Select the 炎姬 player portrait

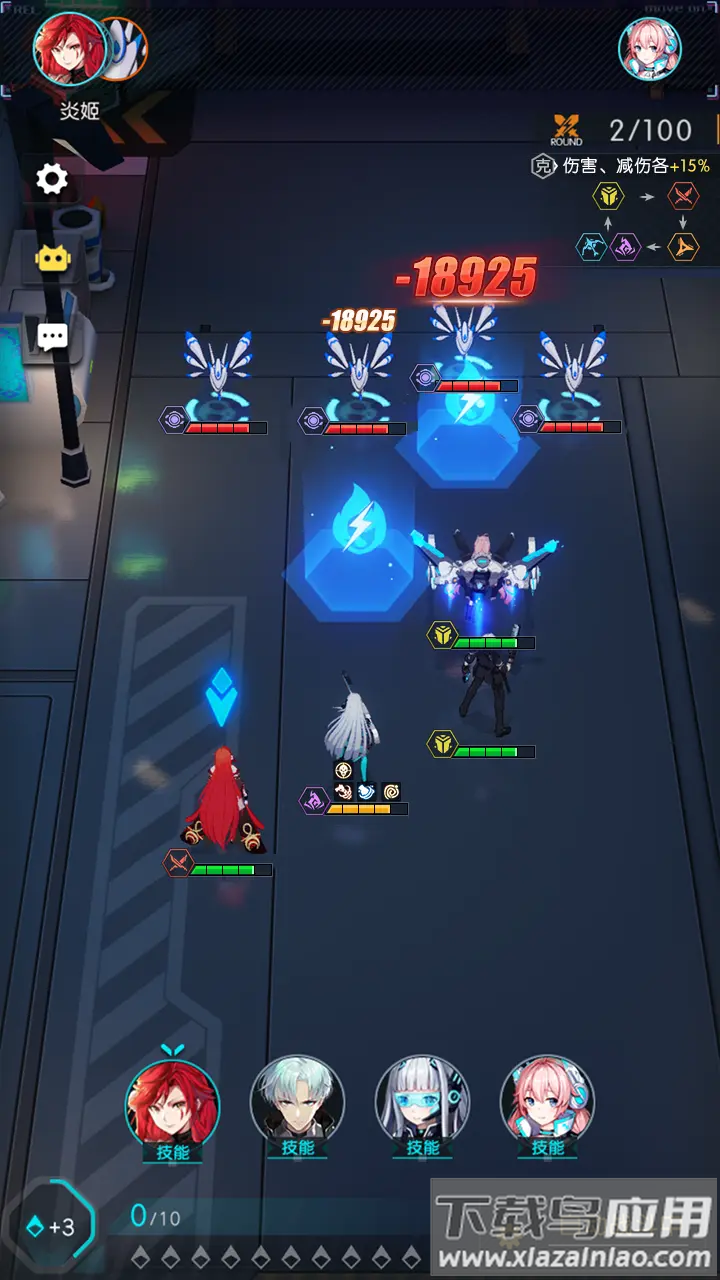[70, 48]
